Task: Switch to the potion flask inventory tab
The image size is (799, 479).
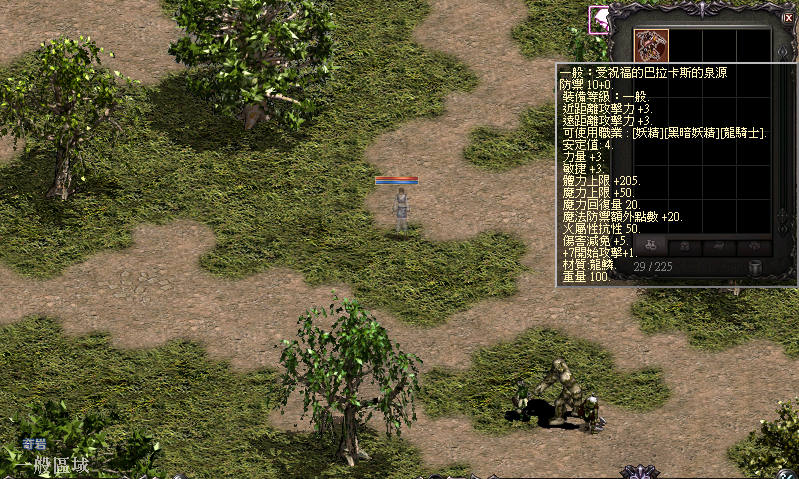Action: pyautogui.click(x=648, y=246)
